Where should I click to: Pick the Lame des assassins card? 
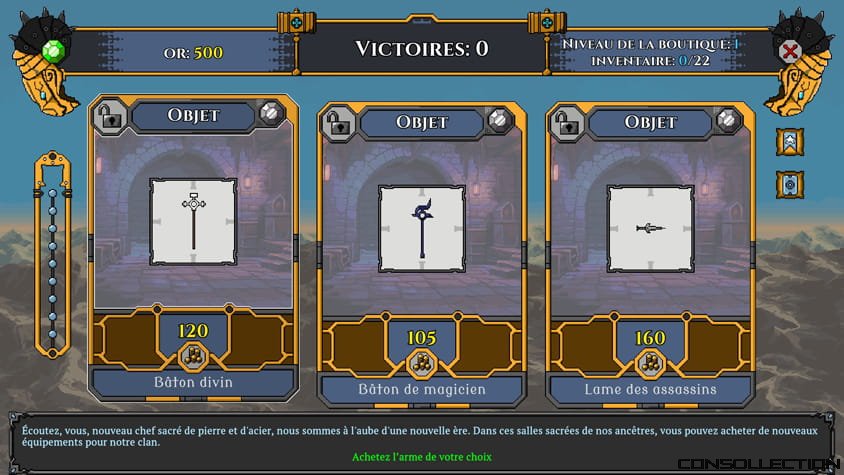pyautogui.click(x=650, y=228)
